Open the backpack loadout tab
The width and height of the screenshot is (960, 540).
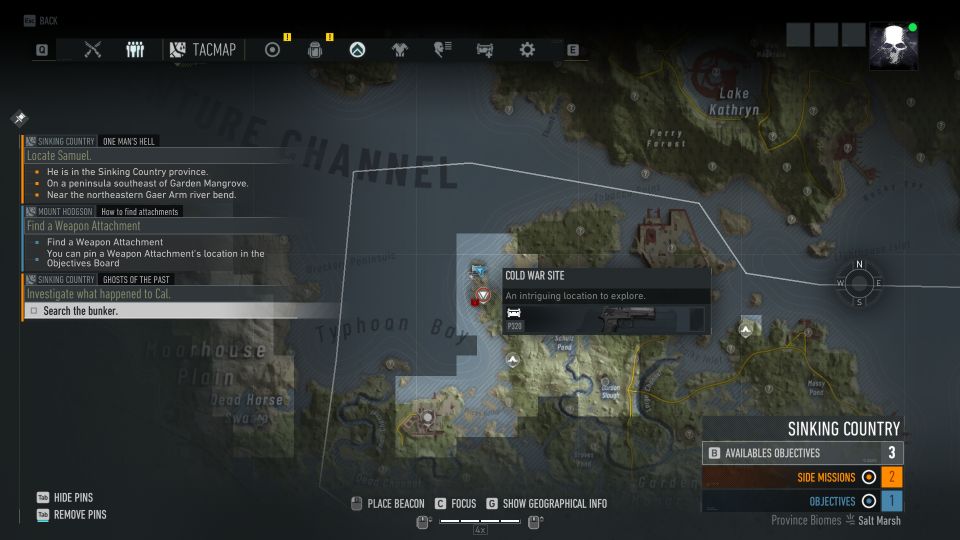pyautogui.click(x=315, y=50)
